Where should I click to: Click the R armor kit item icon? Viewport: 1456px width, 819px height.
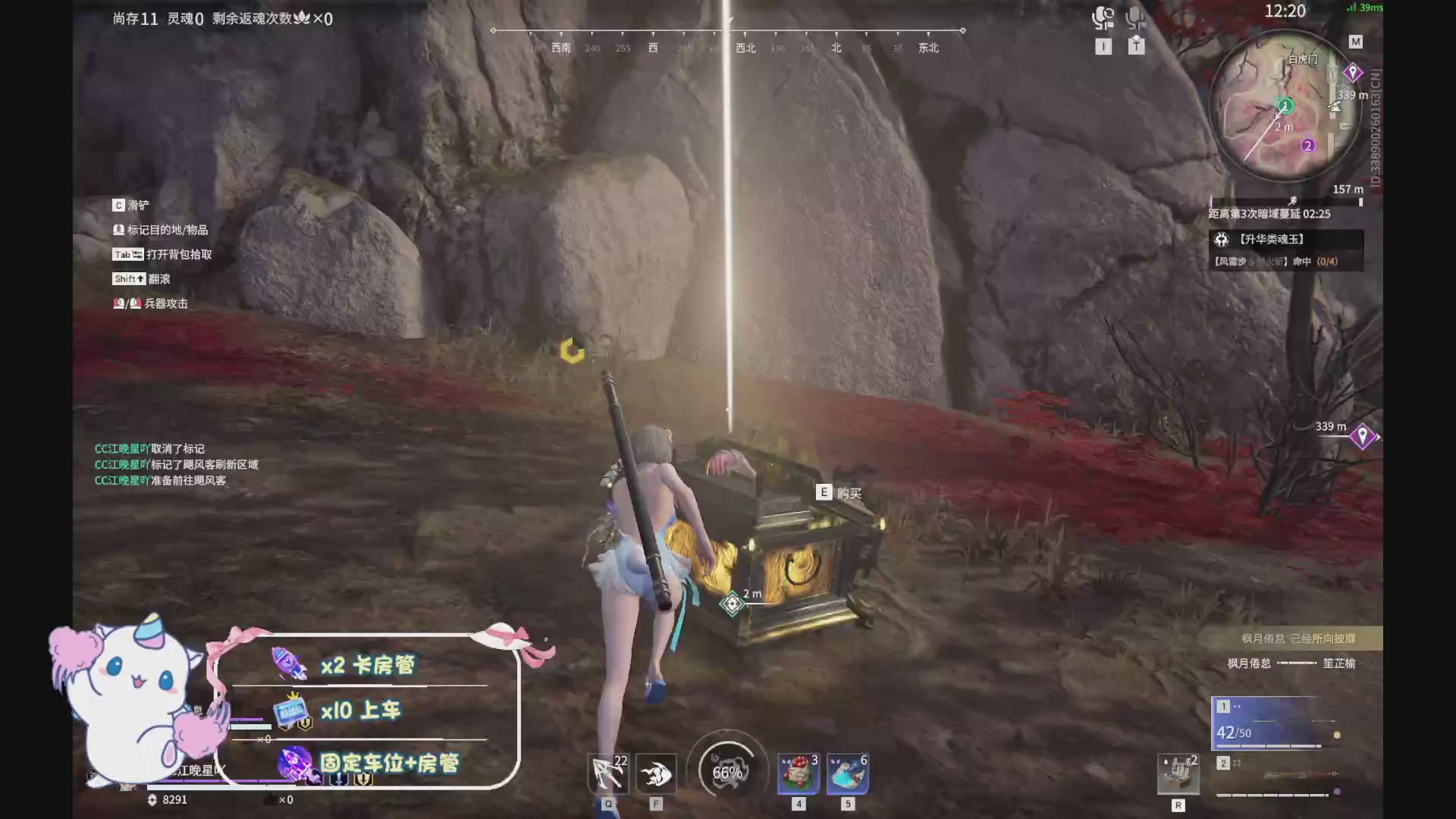click(1178, 773)
